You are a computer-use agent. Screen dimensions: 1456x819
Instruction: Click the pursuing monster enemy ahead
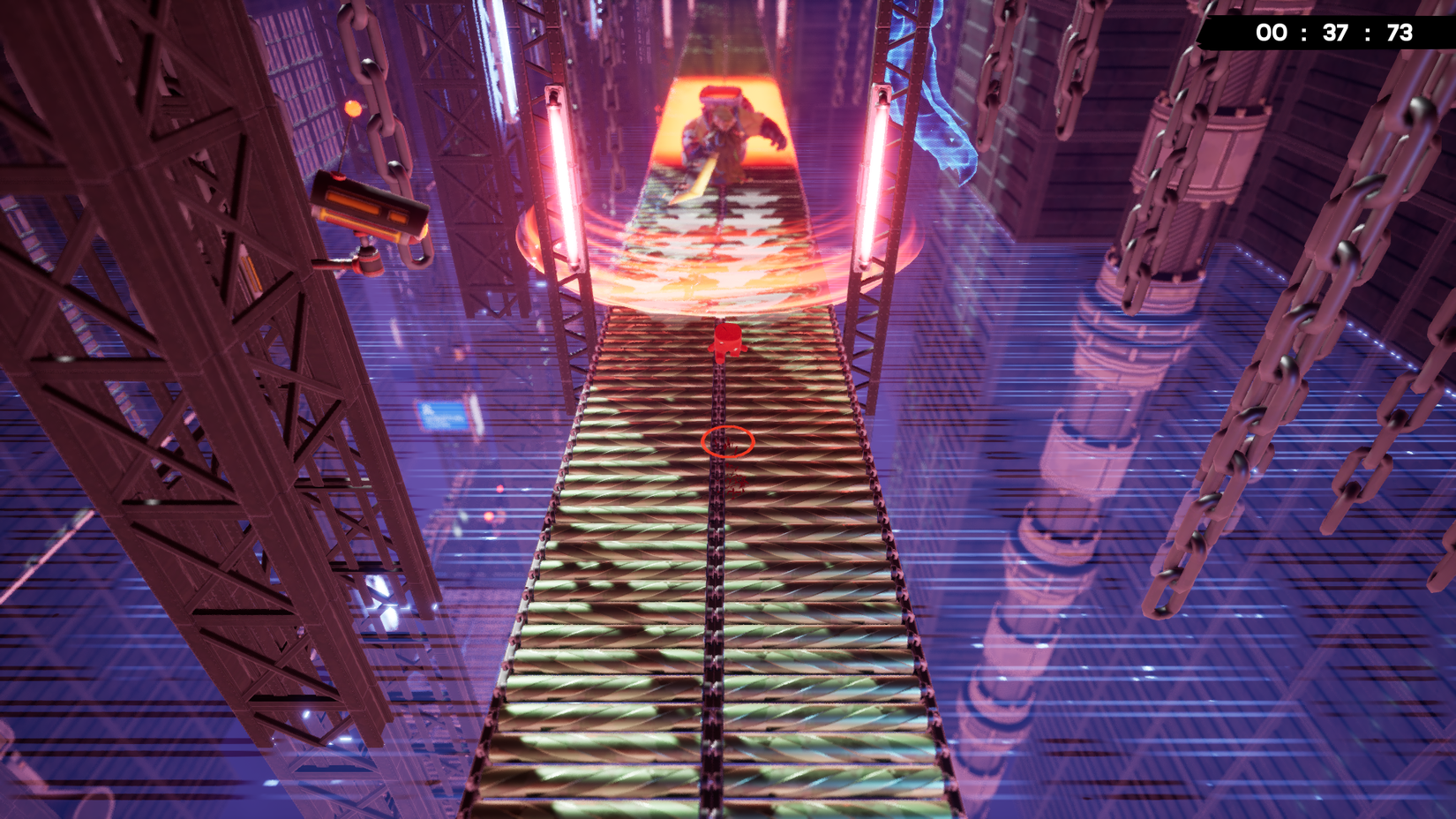click(x=724, y=132)
